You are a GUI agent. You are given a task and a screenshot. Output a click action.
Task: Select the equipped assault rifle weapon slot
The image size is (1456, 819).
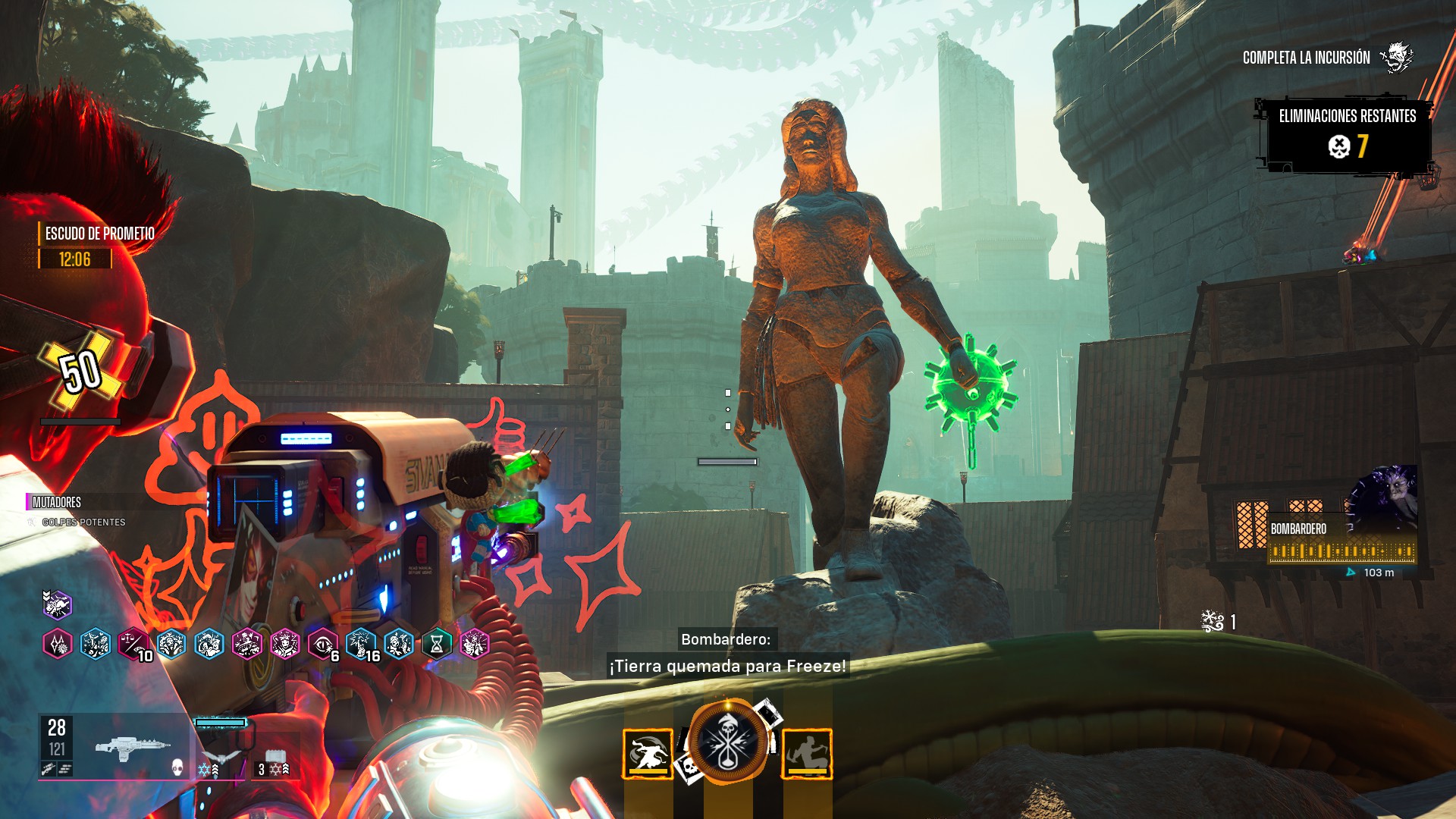133,748
